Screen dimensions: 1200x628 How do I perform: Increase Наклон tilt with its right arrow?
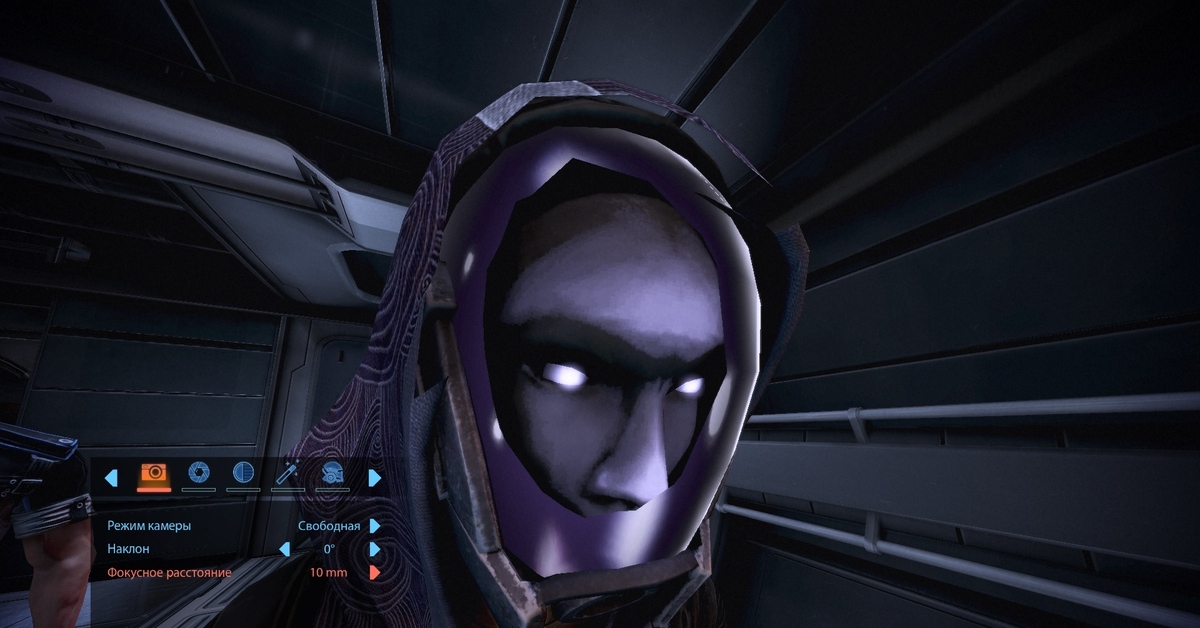click(x=375, y=549)
